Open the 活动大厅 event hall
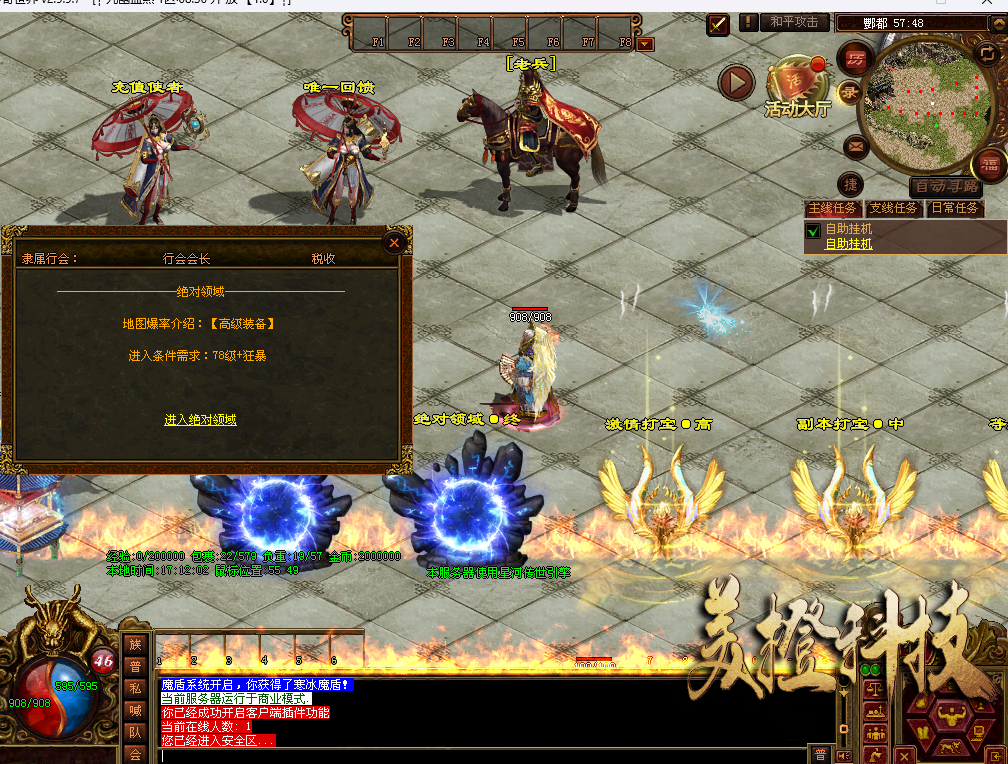 (796, 88)
